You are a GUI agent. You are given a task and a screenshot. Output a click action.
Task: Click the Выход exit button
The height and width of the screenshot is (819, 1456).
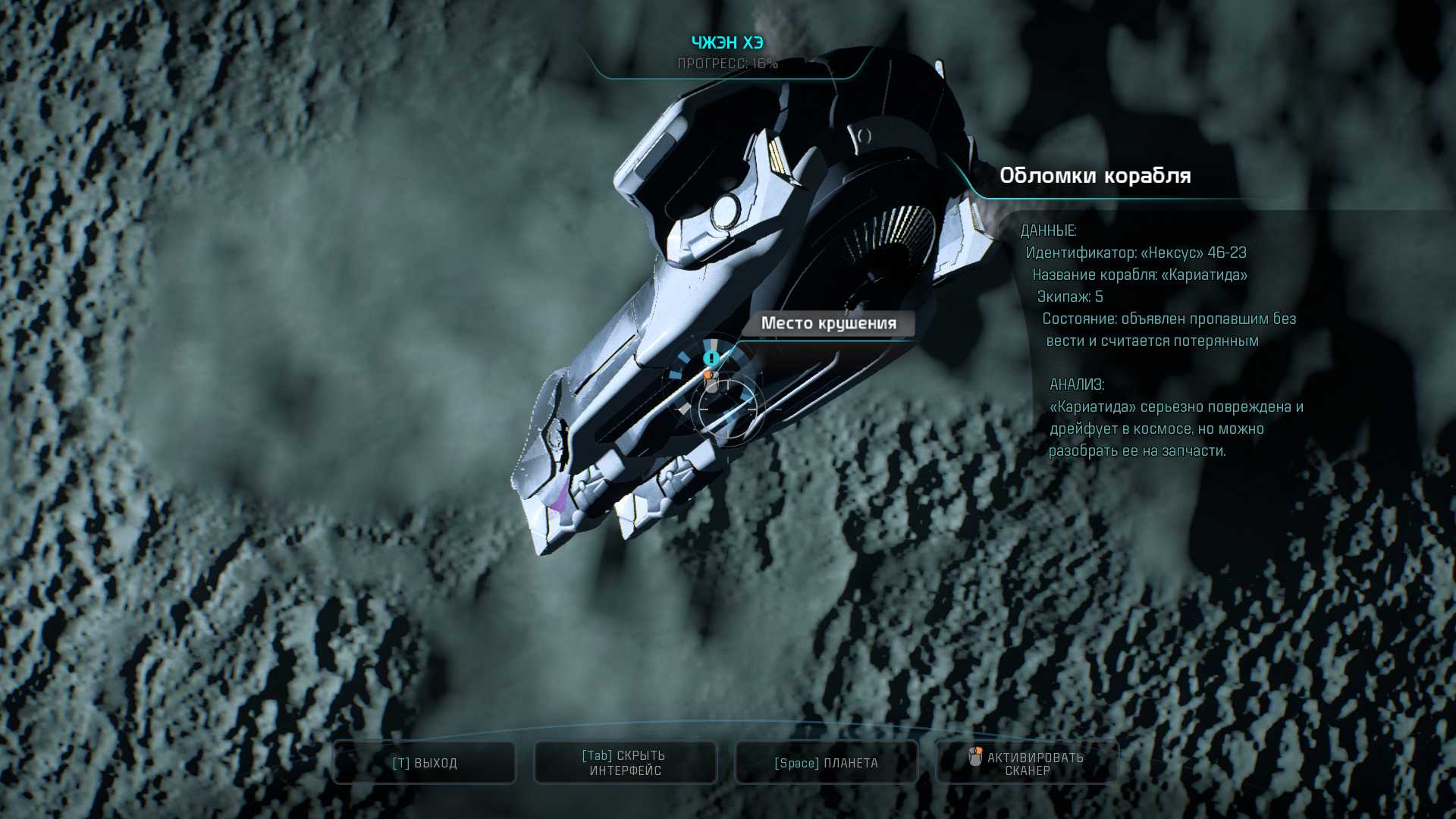click(x=425, y=763)
